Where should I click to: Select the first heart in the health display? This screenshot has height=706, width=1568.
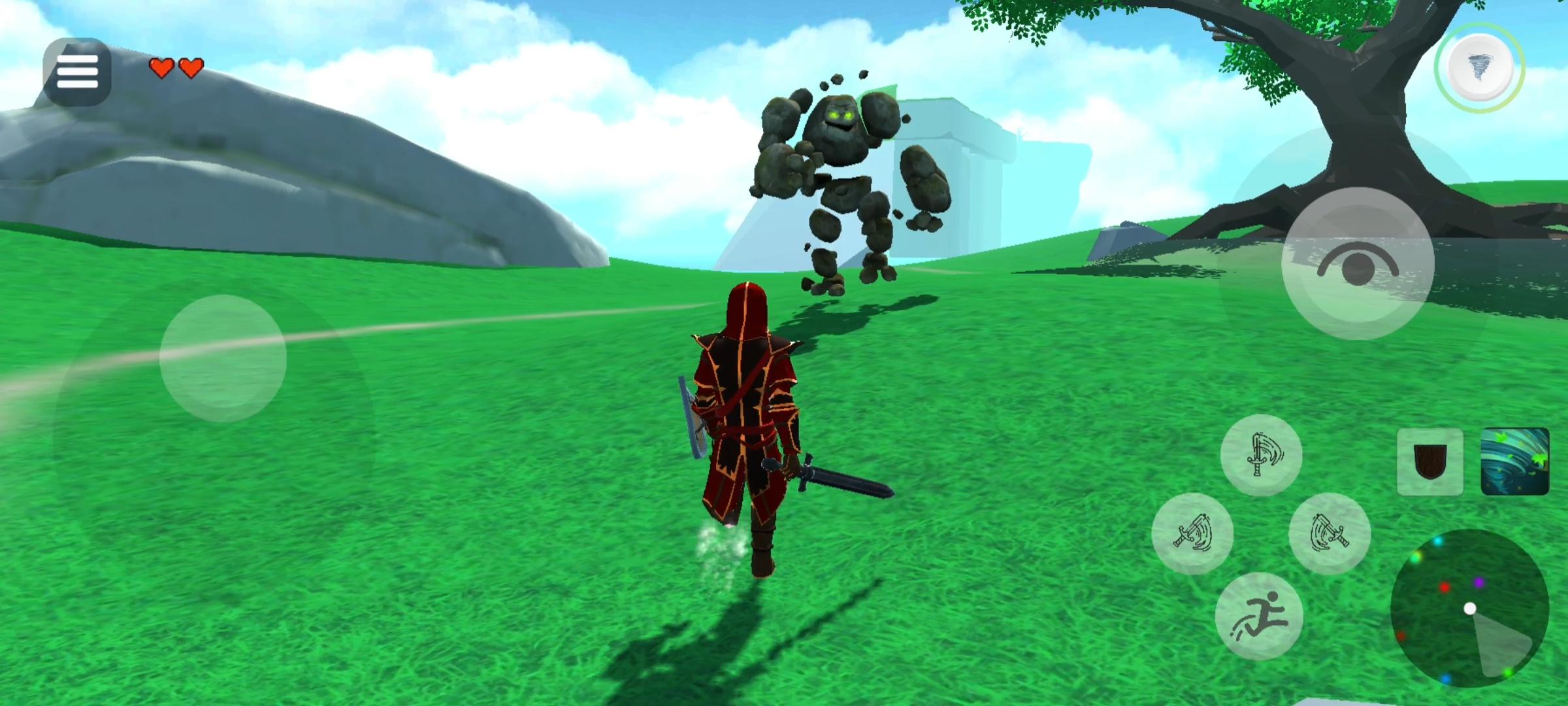(x=161, y=69)
